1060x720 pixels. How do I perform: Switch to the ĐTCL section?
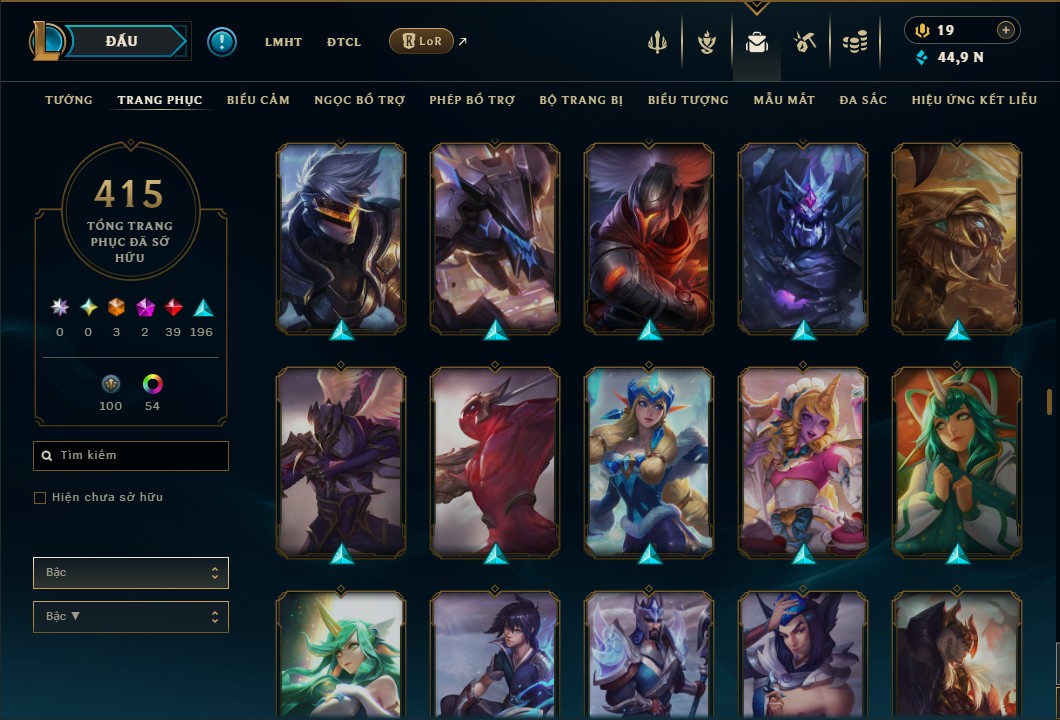343,42
